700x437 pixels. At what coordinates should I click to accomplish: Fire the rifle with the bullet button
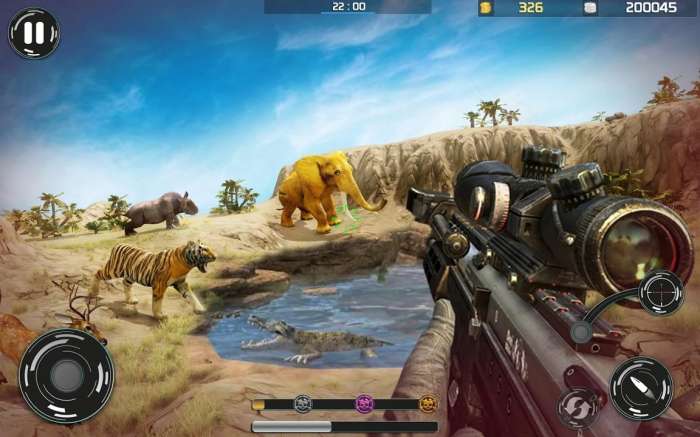click(641, 387)
